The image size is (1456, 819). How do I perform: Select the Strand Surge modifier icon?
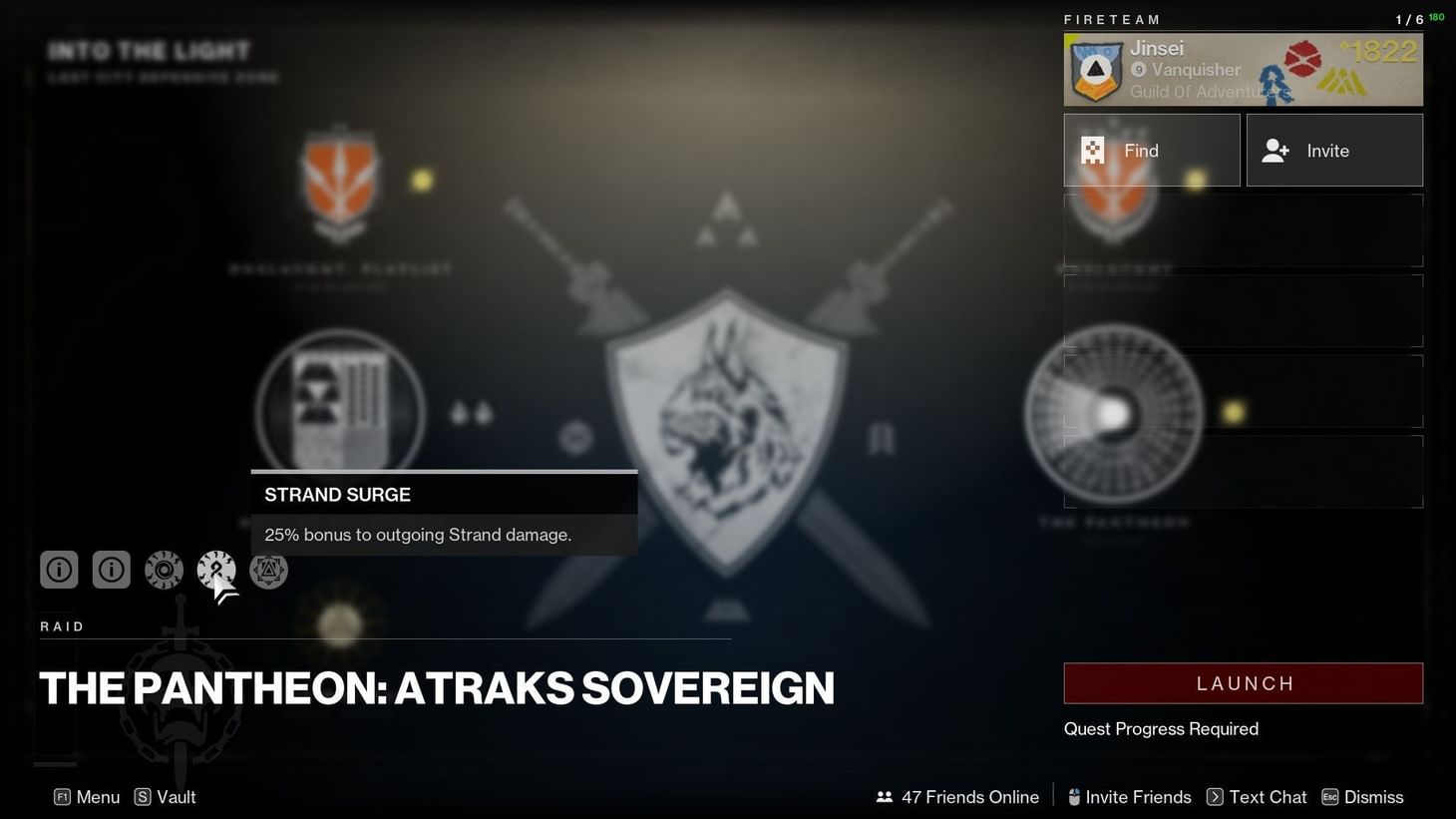215,569
